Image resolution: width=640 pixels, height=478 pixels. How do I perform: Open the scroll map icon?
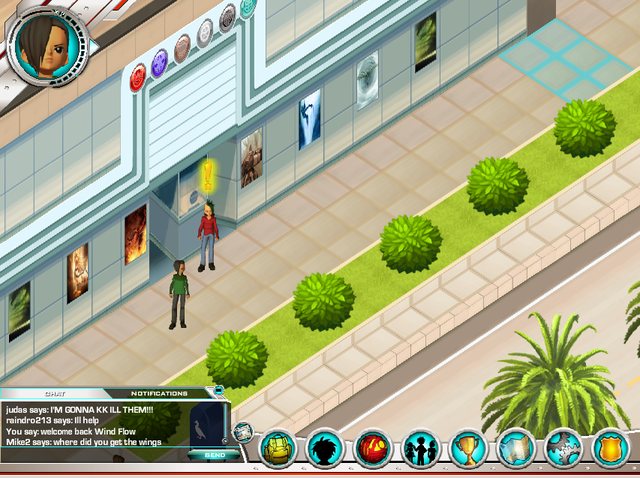517,448
